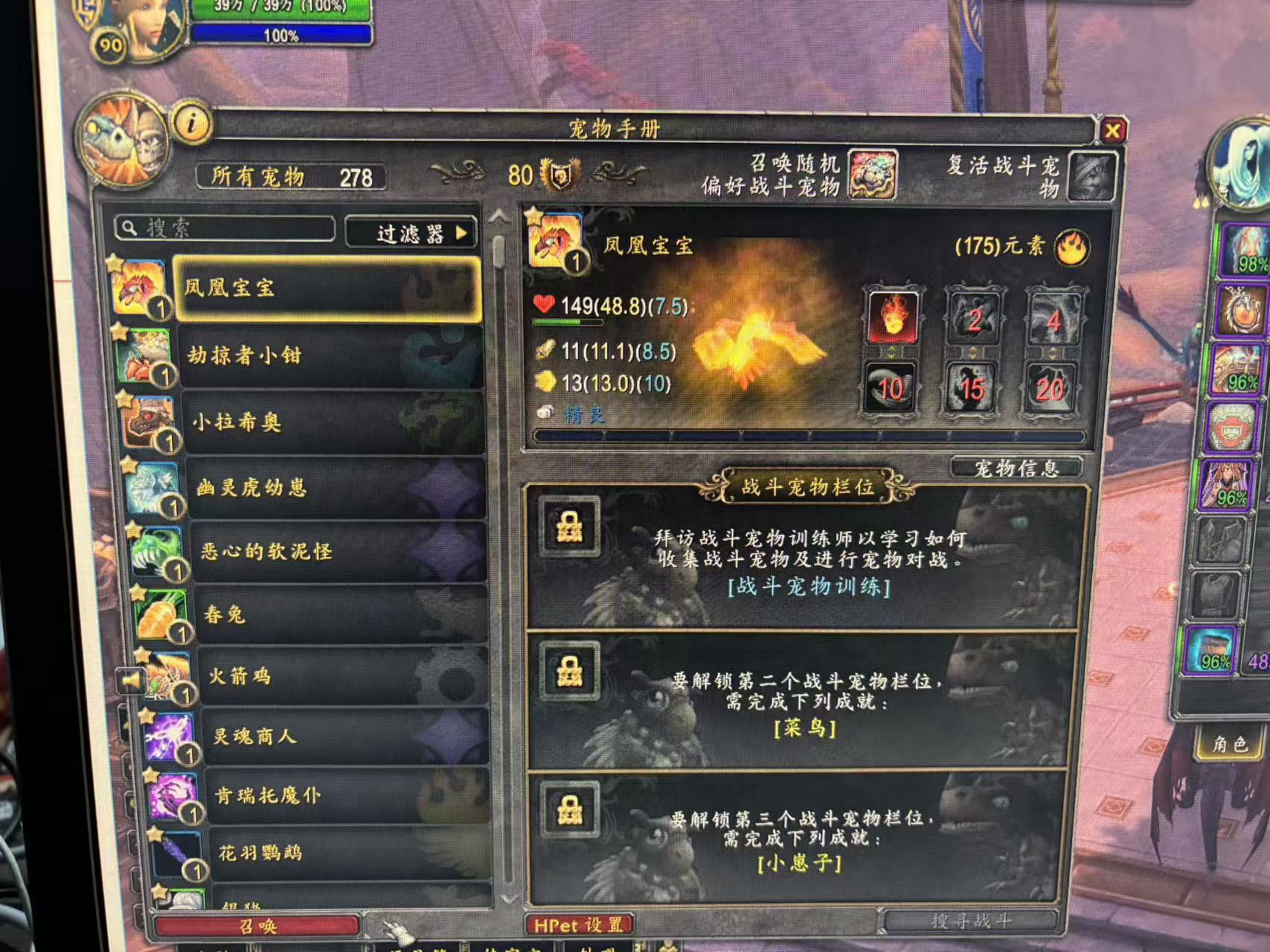
Task: Select 凤凰宝宝 in the pet list
Action: coord(326,289)
